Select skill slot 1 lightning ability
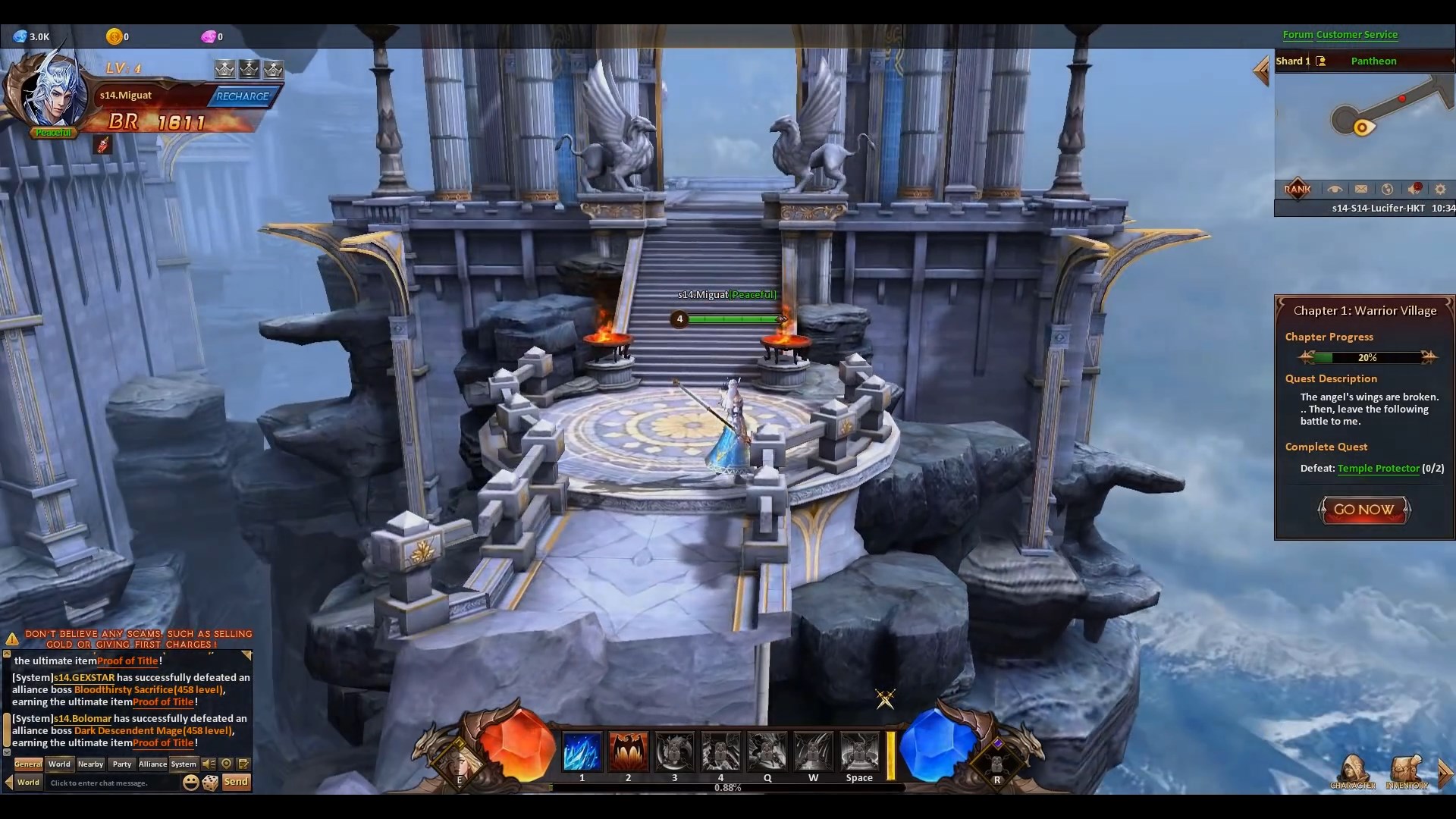The width and height of the screenshot is (1456, 819). click(582, 752)
